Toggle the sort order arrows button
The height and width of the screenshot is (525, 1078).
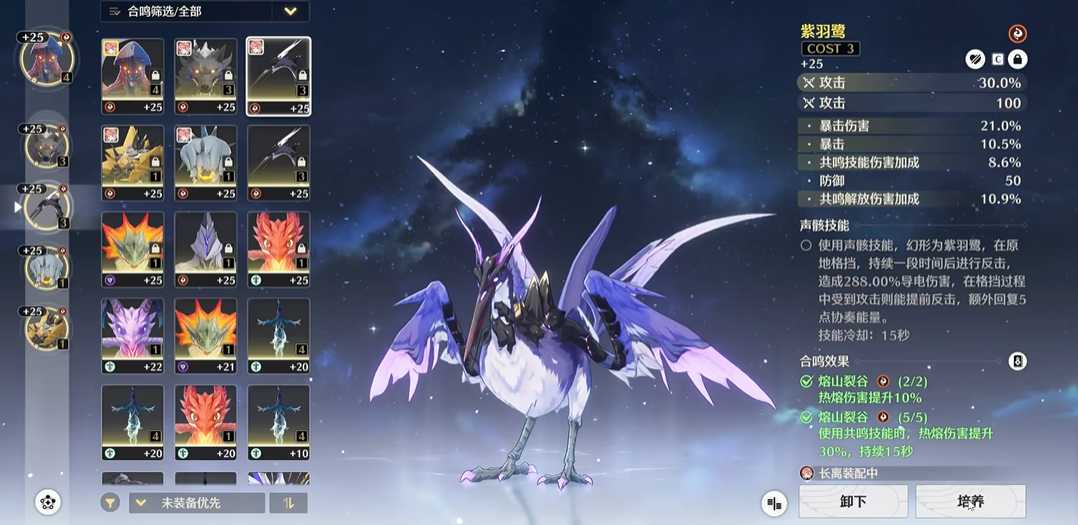288,503
